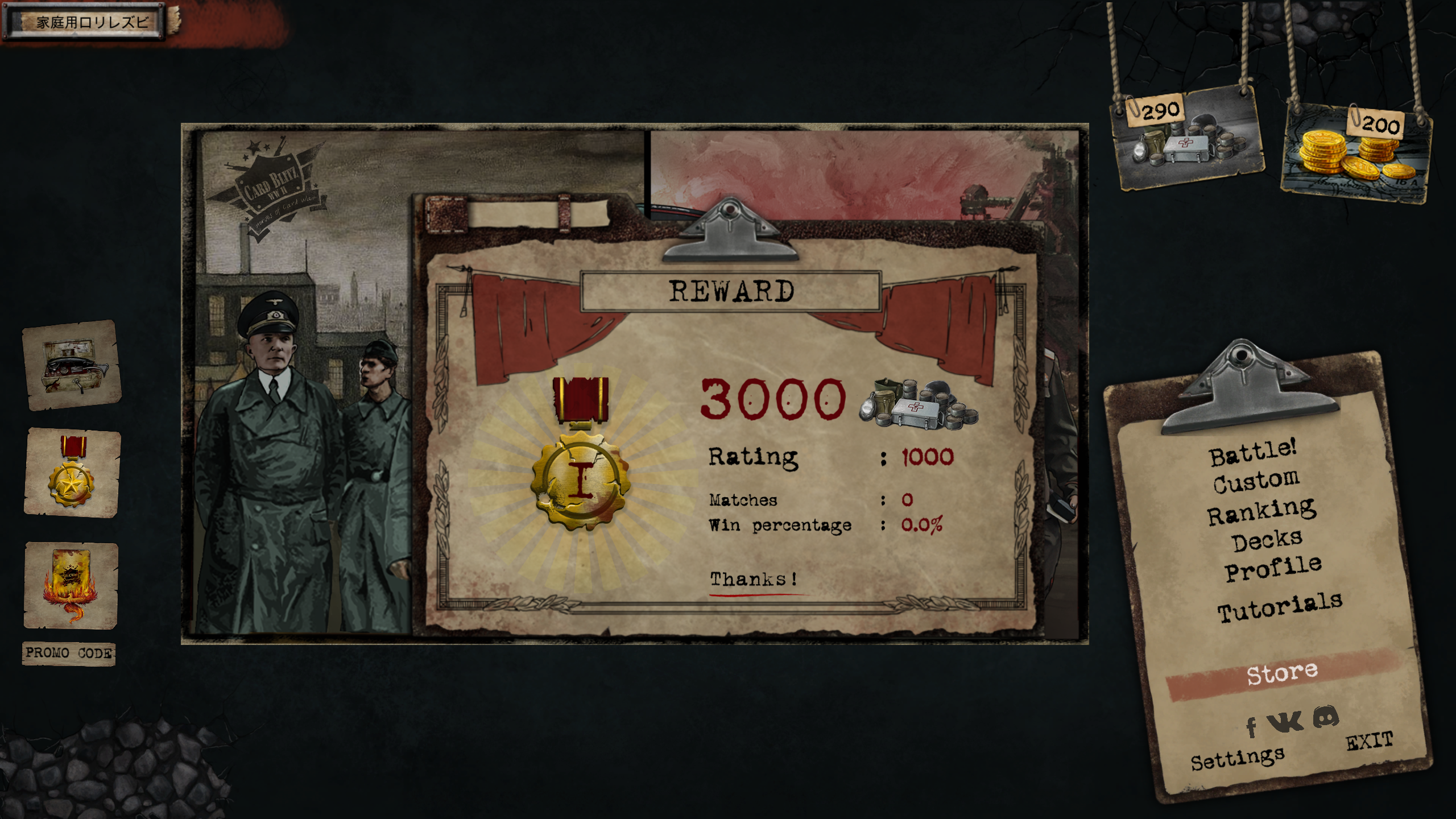
Task: Open the supply chest card
Action: (x=72, y=365)
